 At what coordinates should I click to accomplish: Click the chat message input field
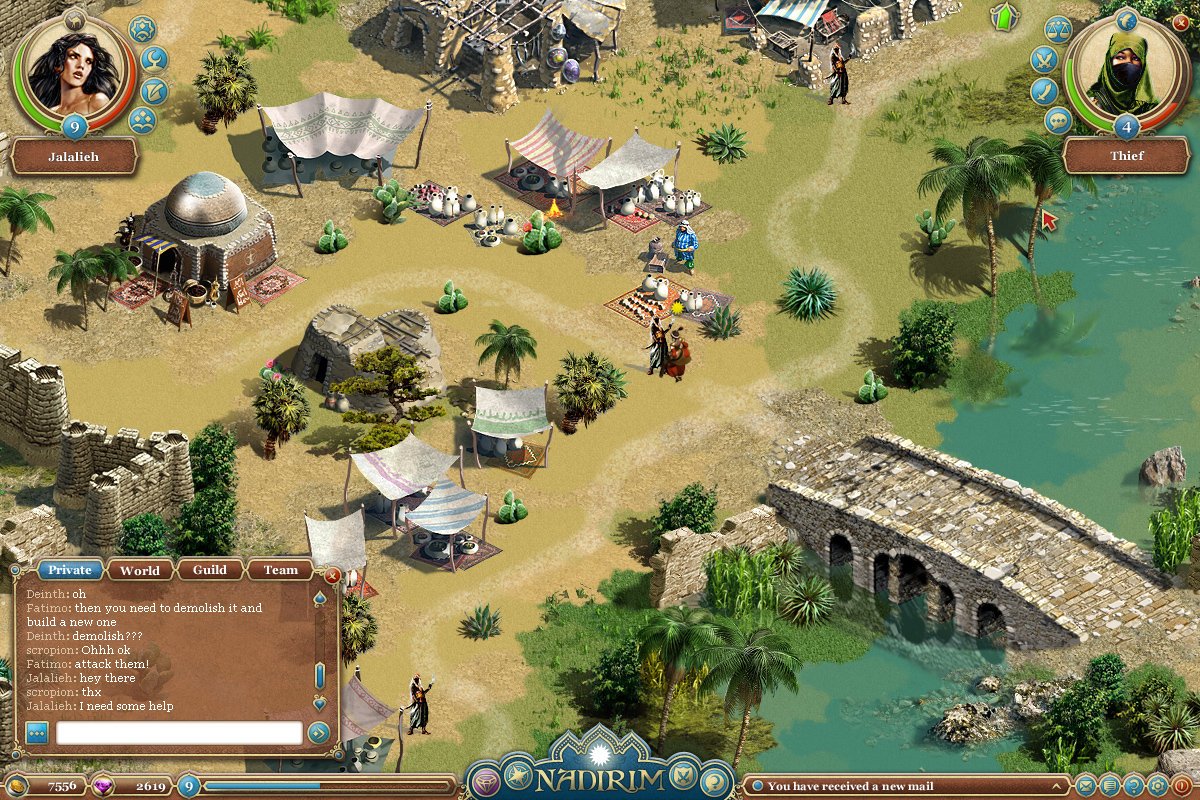coord(179,733)
